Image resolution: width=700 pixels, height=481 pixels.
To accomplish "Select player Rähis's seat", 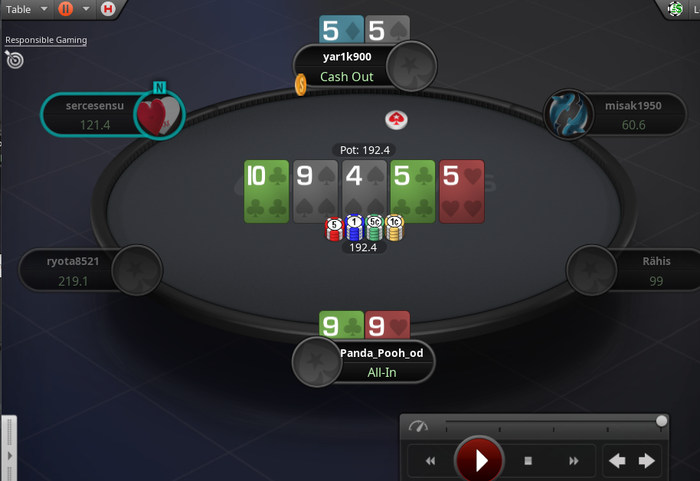I will tap(628, 270).
